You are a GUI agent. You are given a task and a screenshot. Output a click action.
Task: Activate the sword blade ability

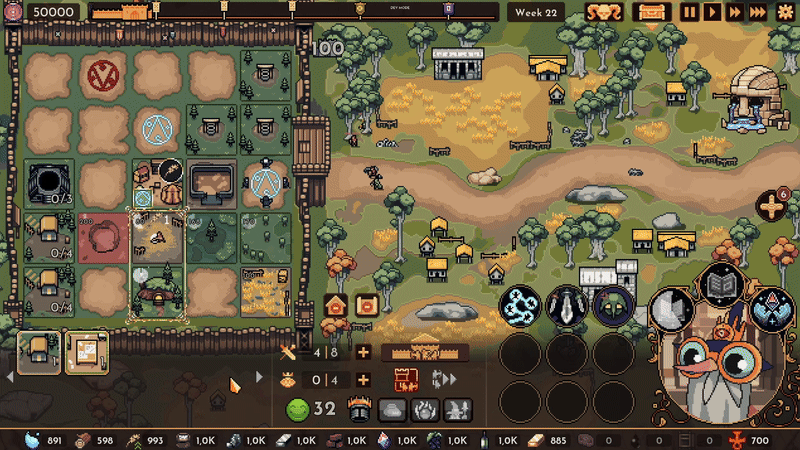pyautogui.click(x=566, y=306)
